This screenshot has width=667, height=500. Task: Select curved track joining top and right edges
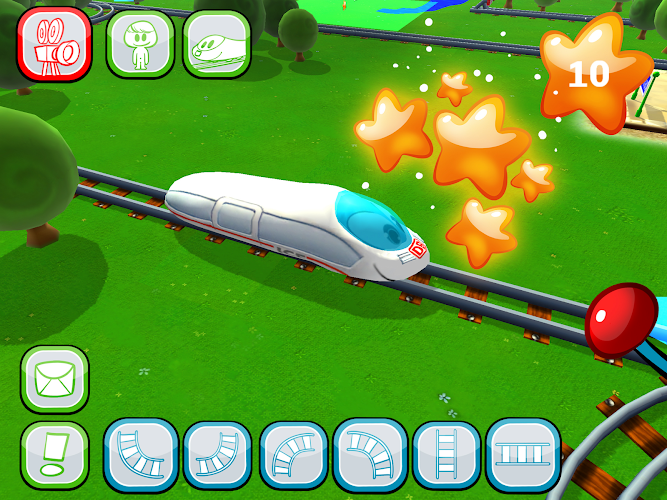click(141, 455)
